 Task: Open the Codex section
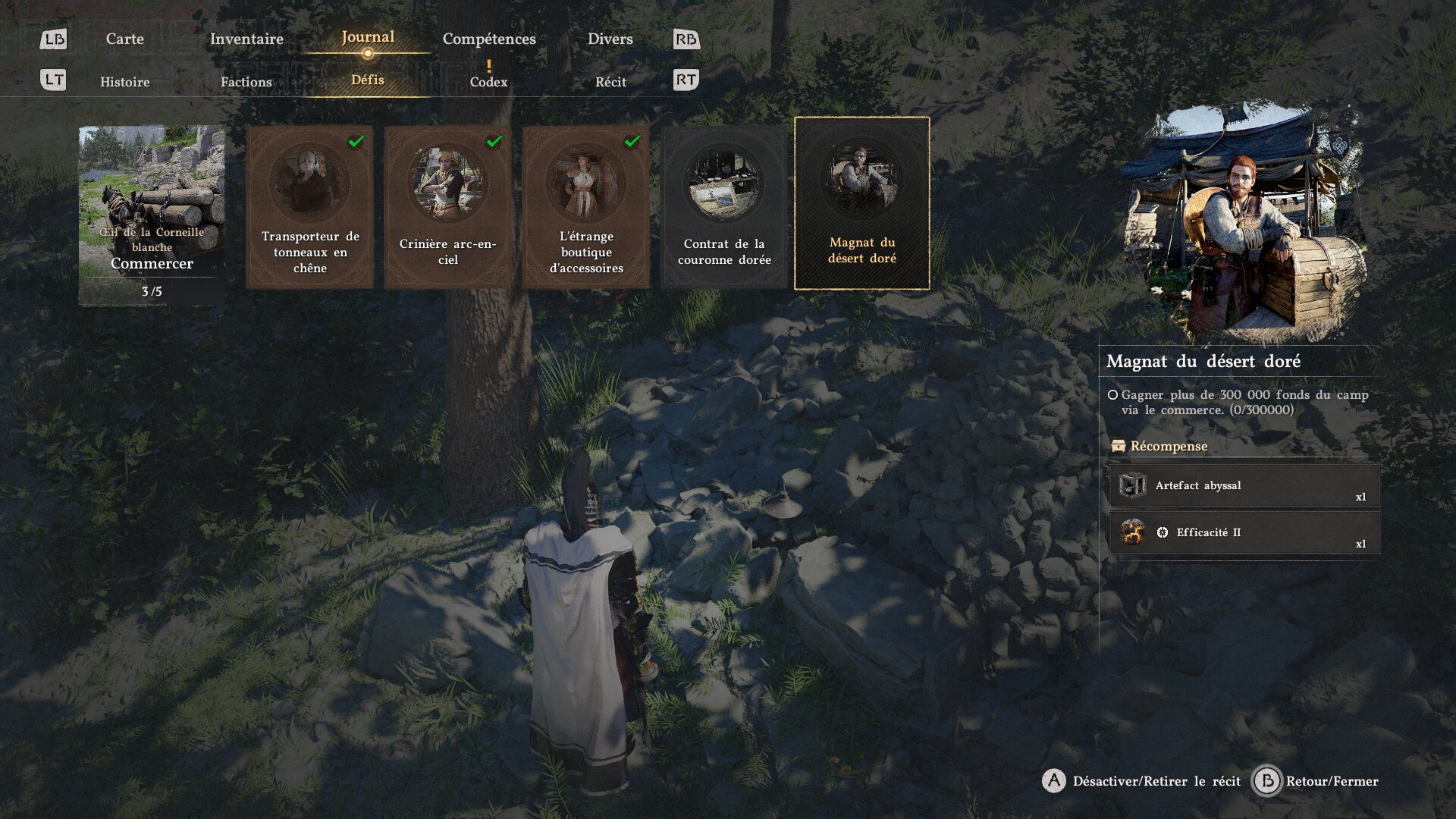click(x=488, y=82)
